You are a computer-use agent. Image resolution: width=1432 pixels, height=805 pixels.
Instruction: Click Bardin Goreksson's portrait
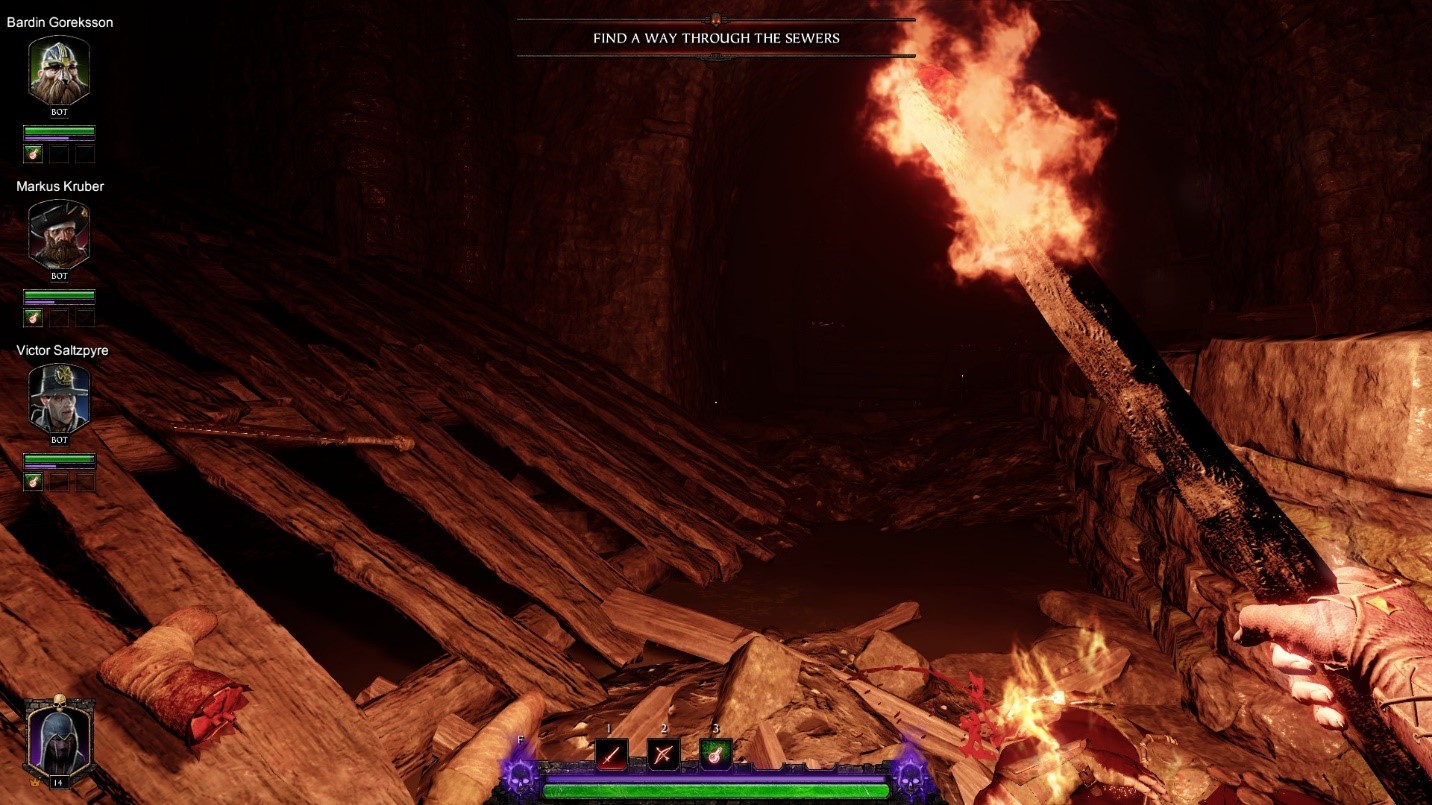pos(59,72)
